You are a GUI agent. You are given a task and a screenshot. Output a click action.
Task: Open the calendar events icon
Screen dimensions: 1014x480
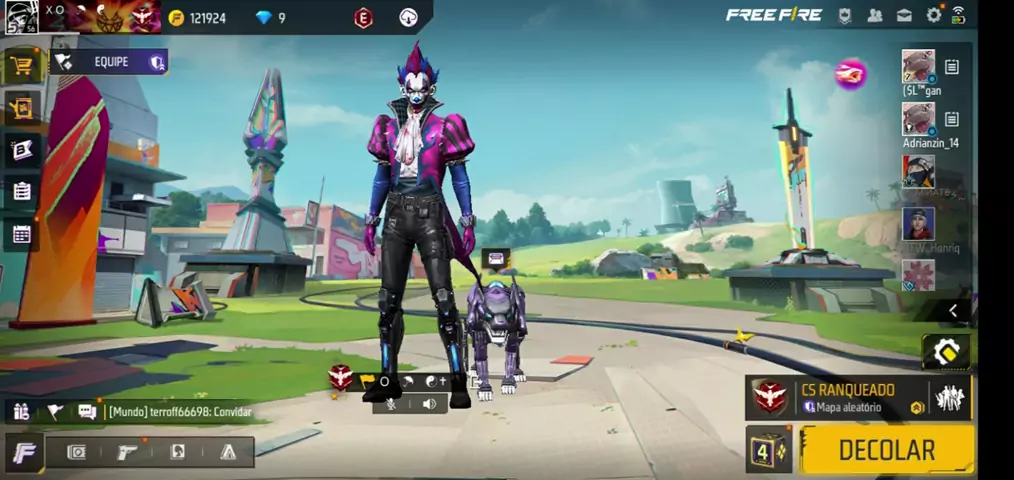coord(21,235)
